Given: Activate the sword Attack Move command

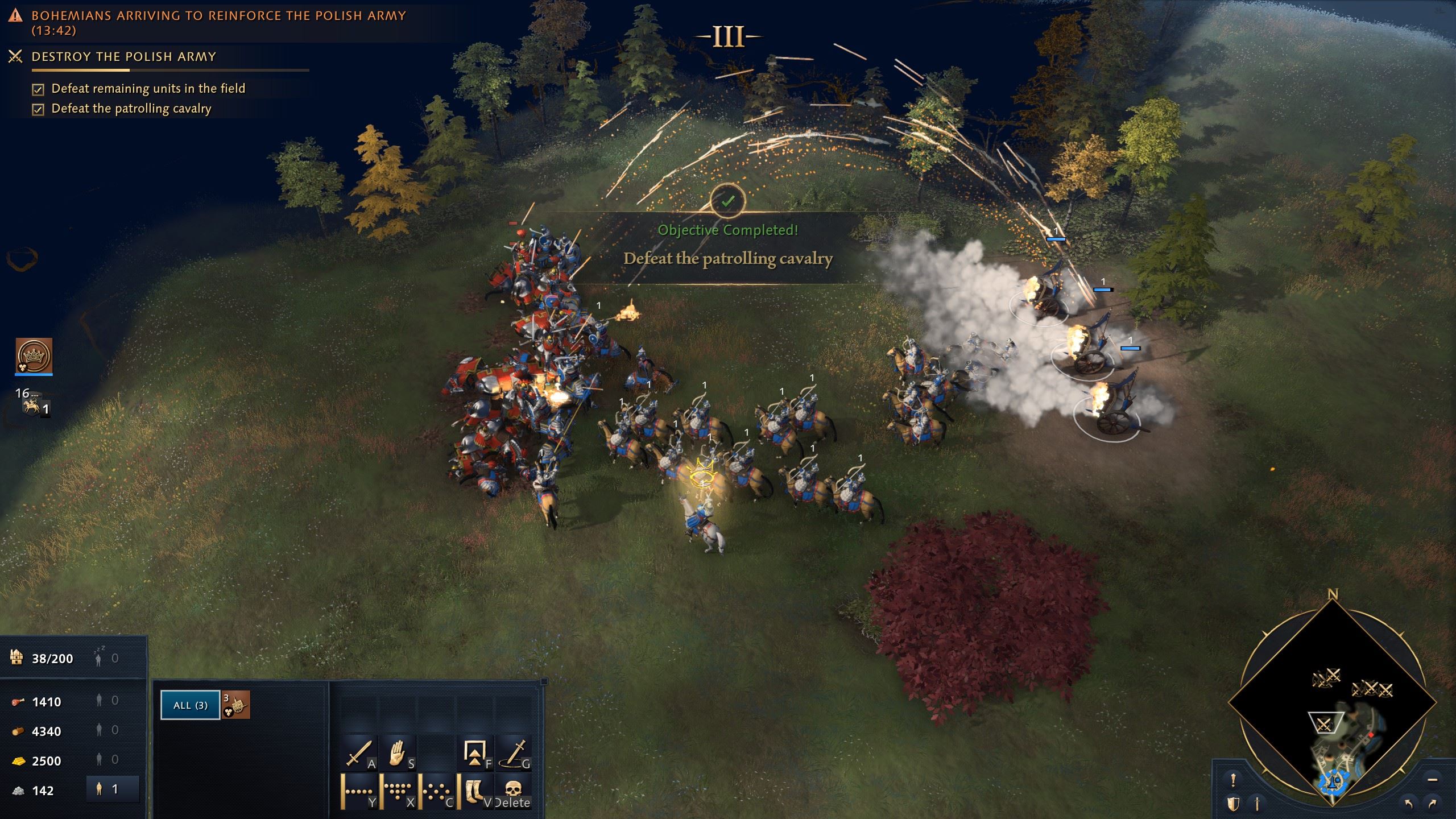Looking at the screenshot, I should pos(359,754).
